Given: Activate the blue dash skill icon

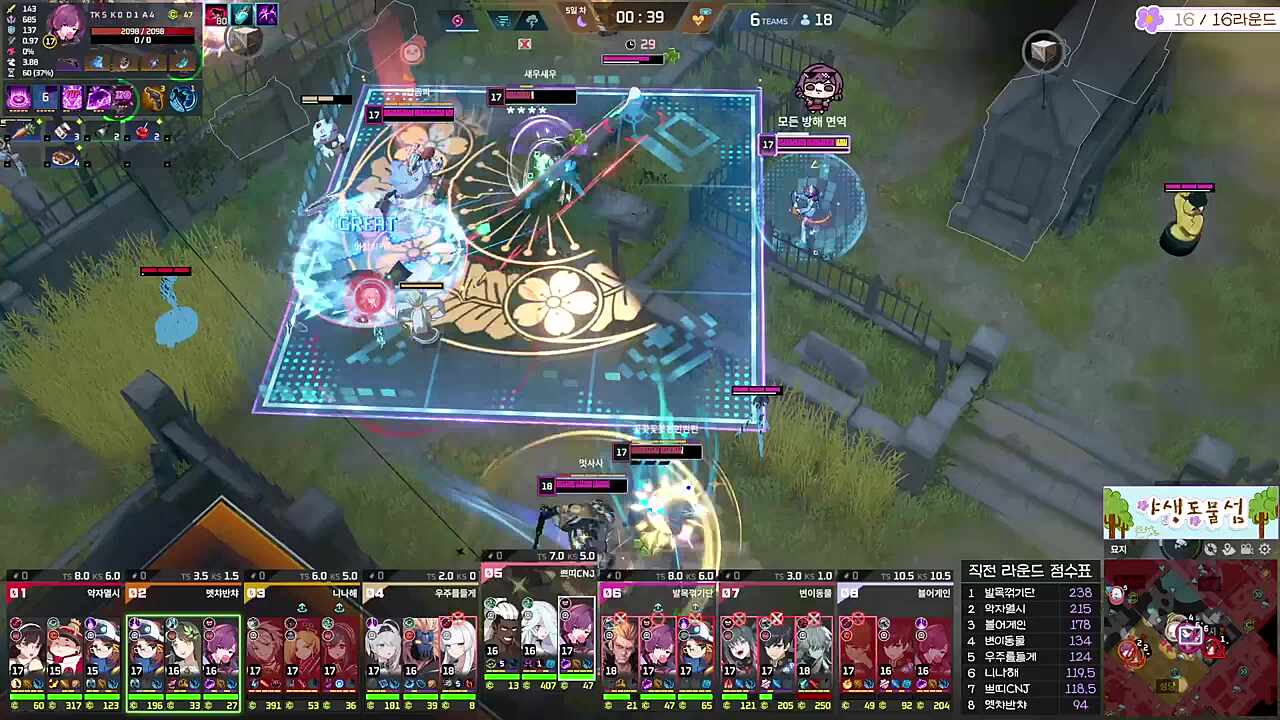Looking at the screenshot, I should [x=181, y=97].
